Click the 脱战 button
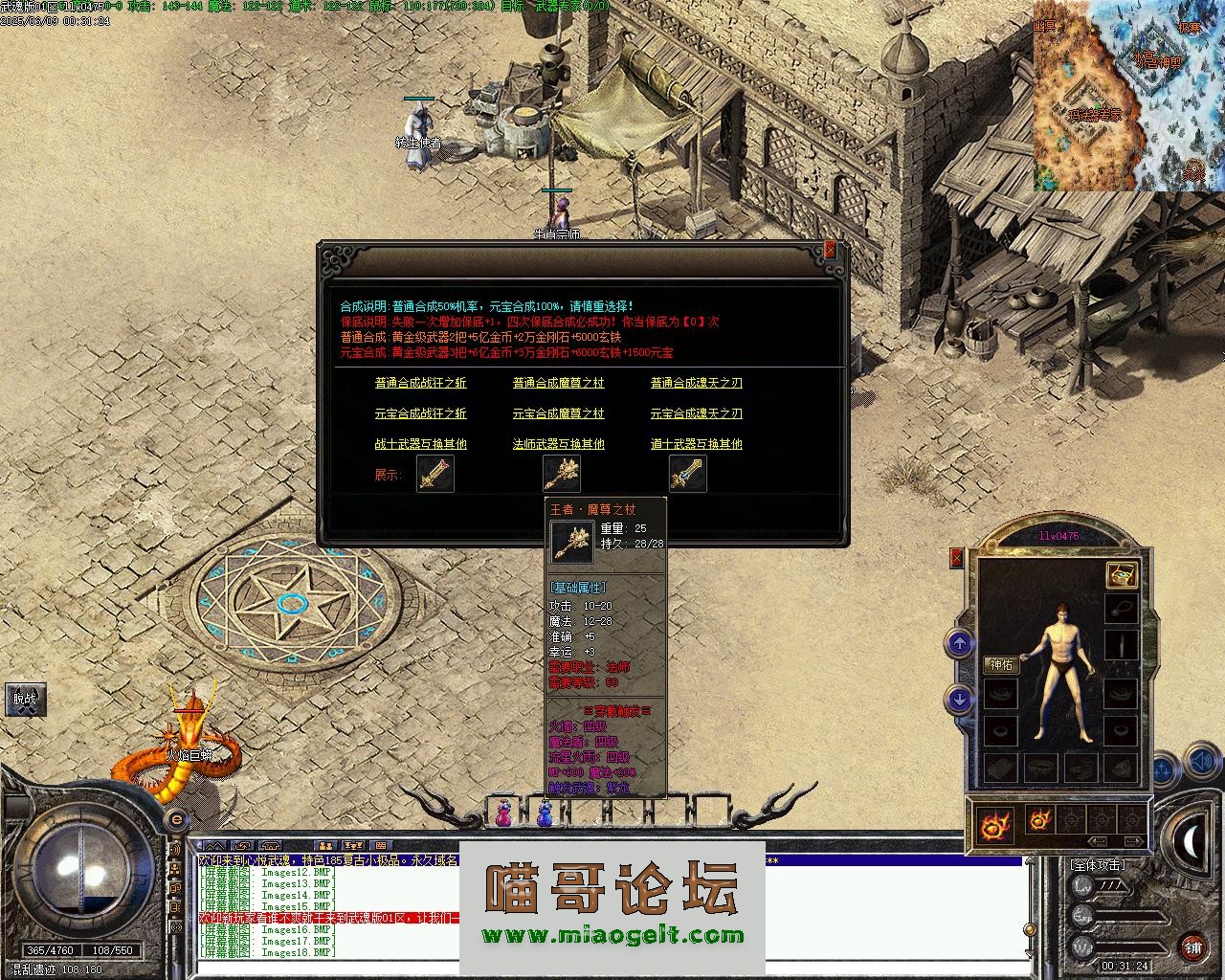The height and width of the screenshot is (980, 1225). [x=25, y=699]
